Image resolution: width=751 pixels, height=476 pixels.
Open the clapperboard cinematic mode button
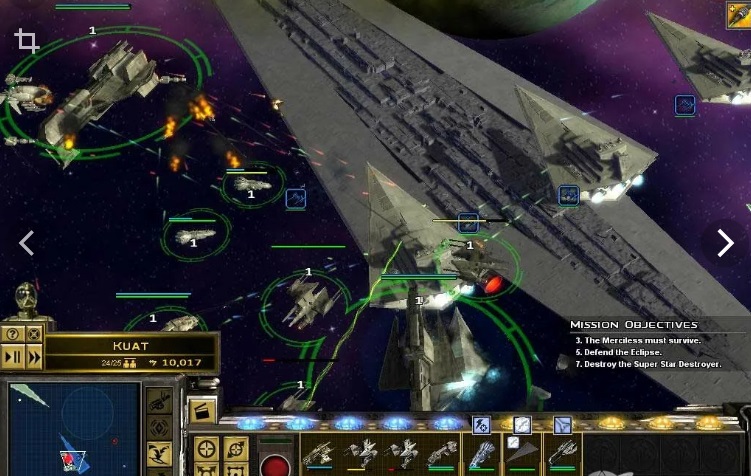pyautogui.click(x=203, y=411)
